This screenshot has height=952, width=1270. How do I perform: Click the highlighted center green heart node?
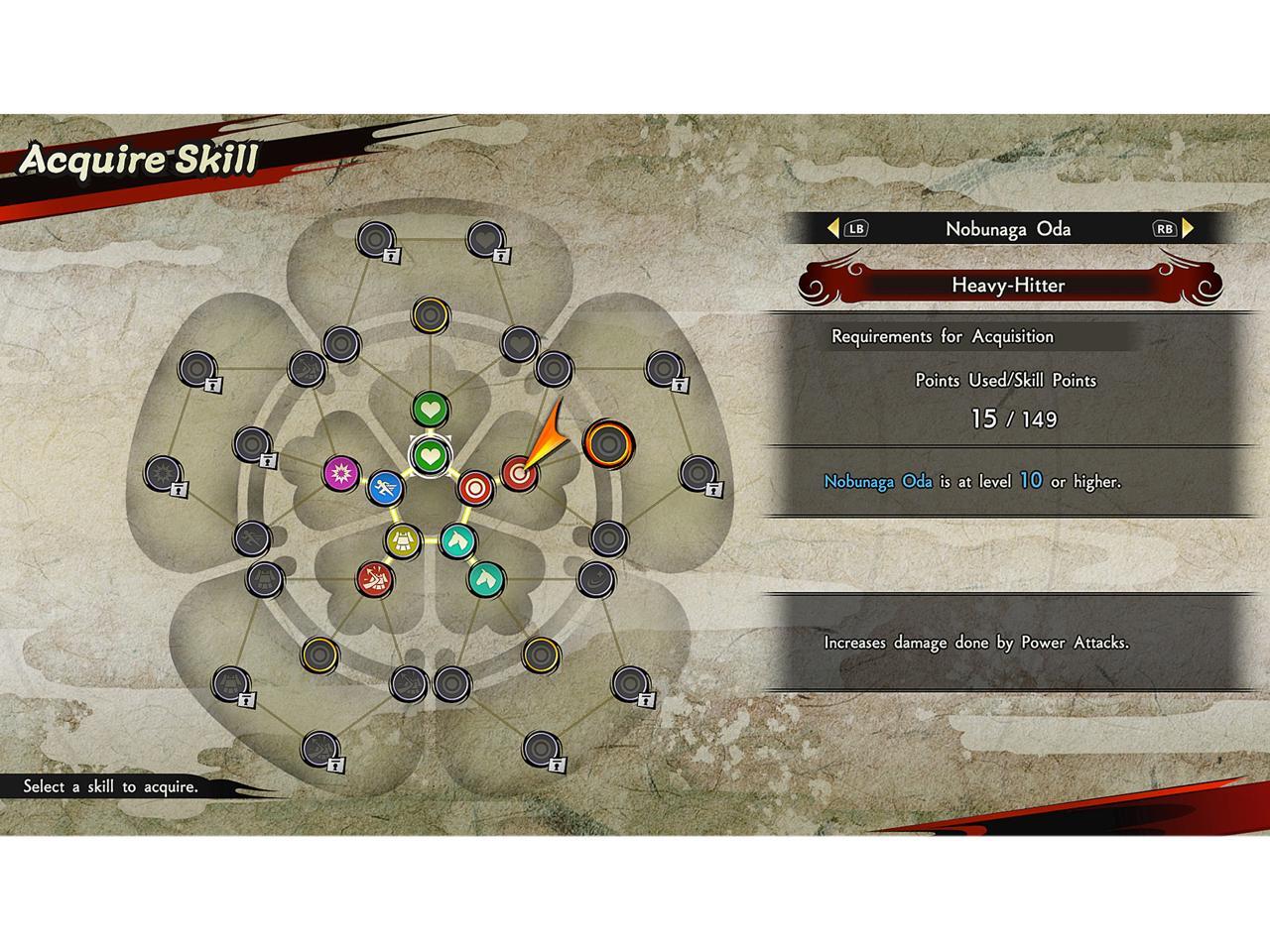click(430, 456)
